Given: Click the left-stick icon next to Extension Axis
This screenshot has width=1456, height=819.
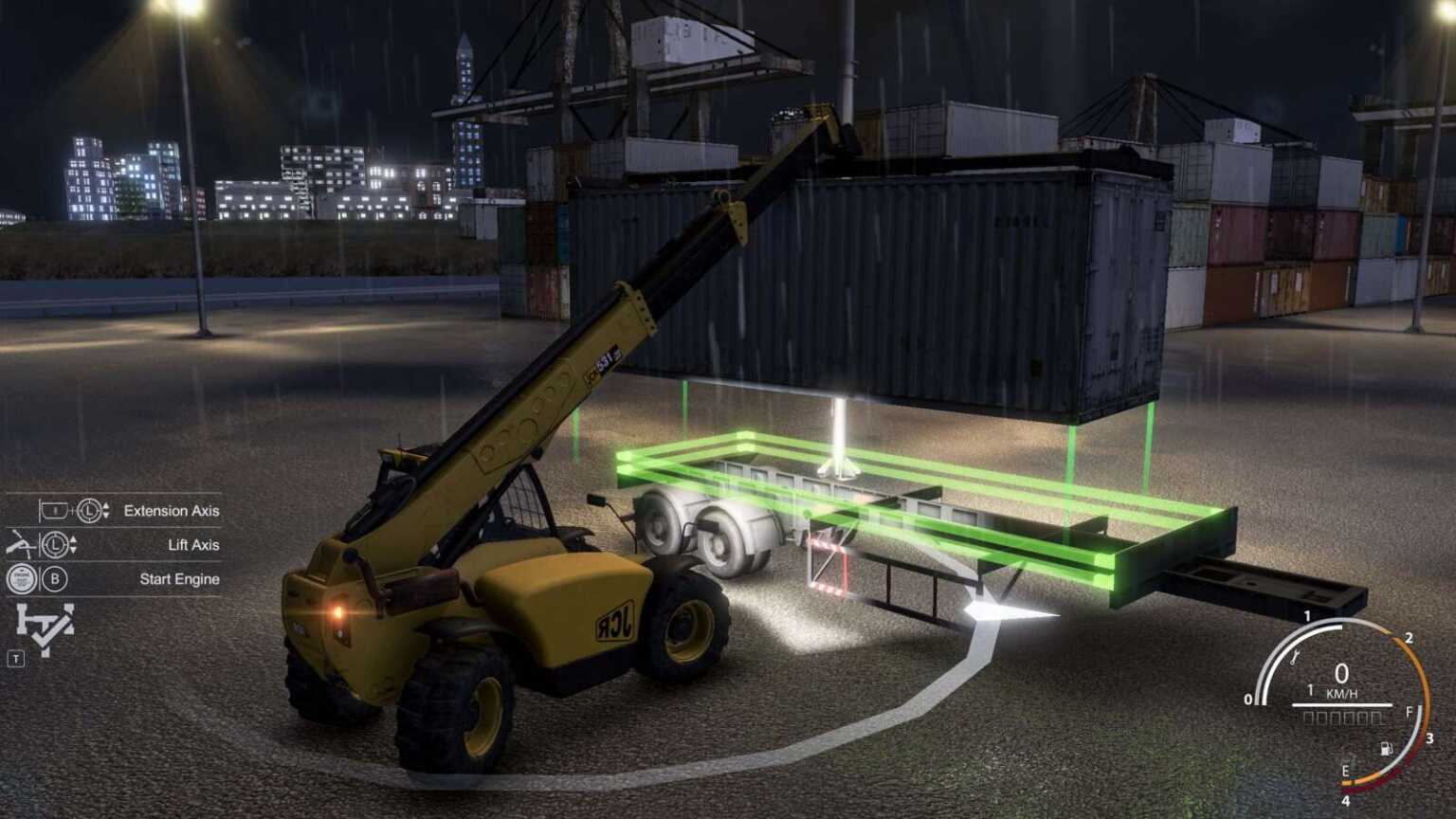Looking at the screenshot, I should click(90, 512).
